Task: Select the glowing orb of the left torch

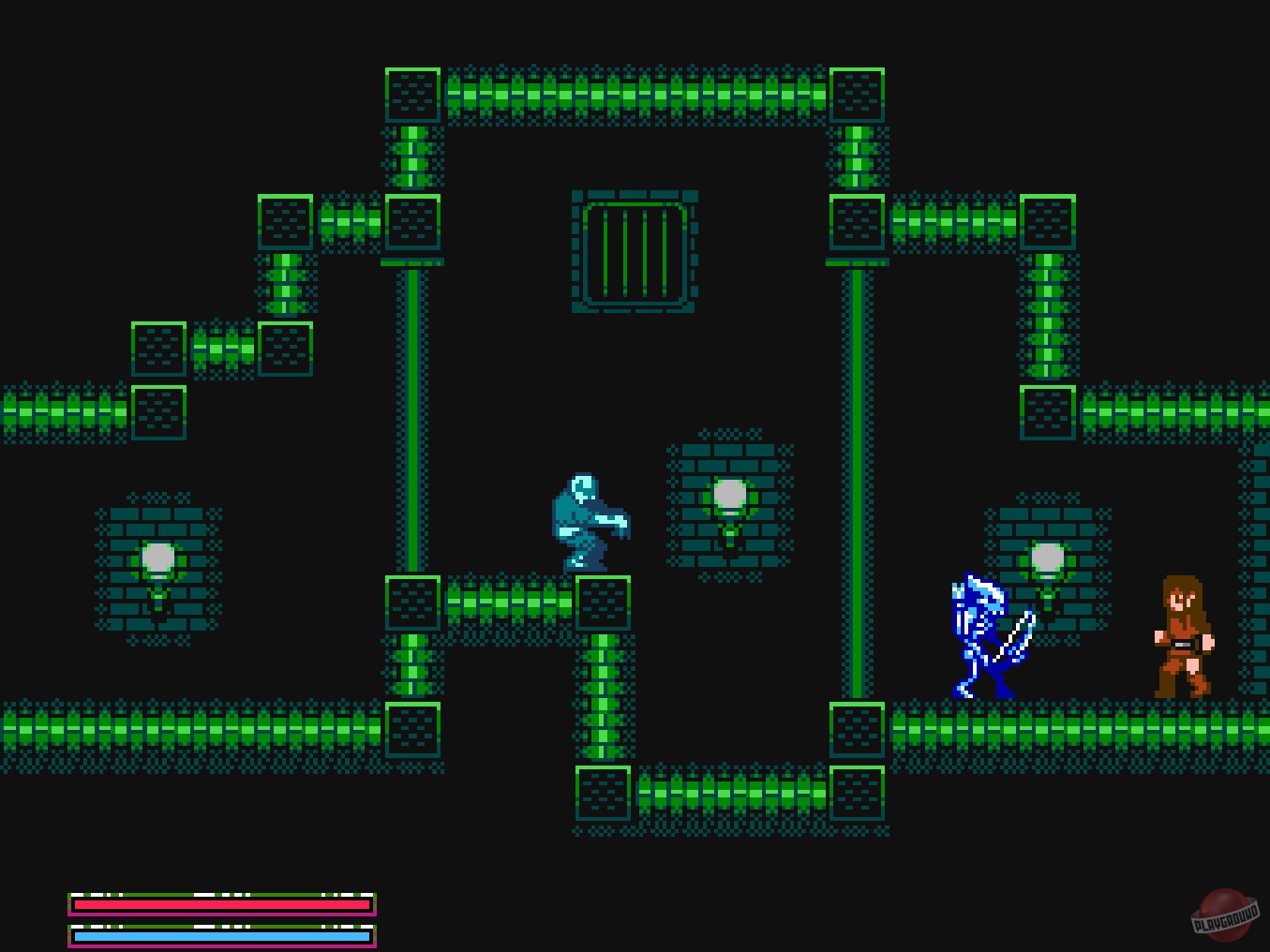Action: point(157,559)
